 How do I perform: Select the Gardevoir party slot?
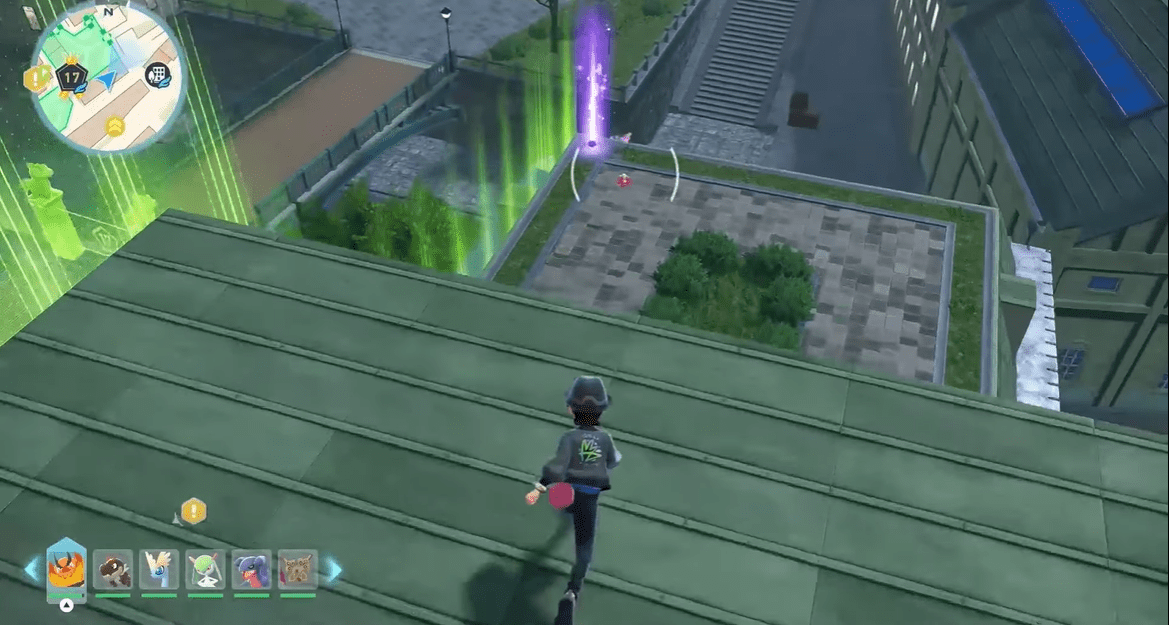pos(205,570)
